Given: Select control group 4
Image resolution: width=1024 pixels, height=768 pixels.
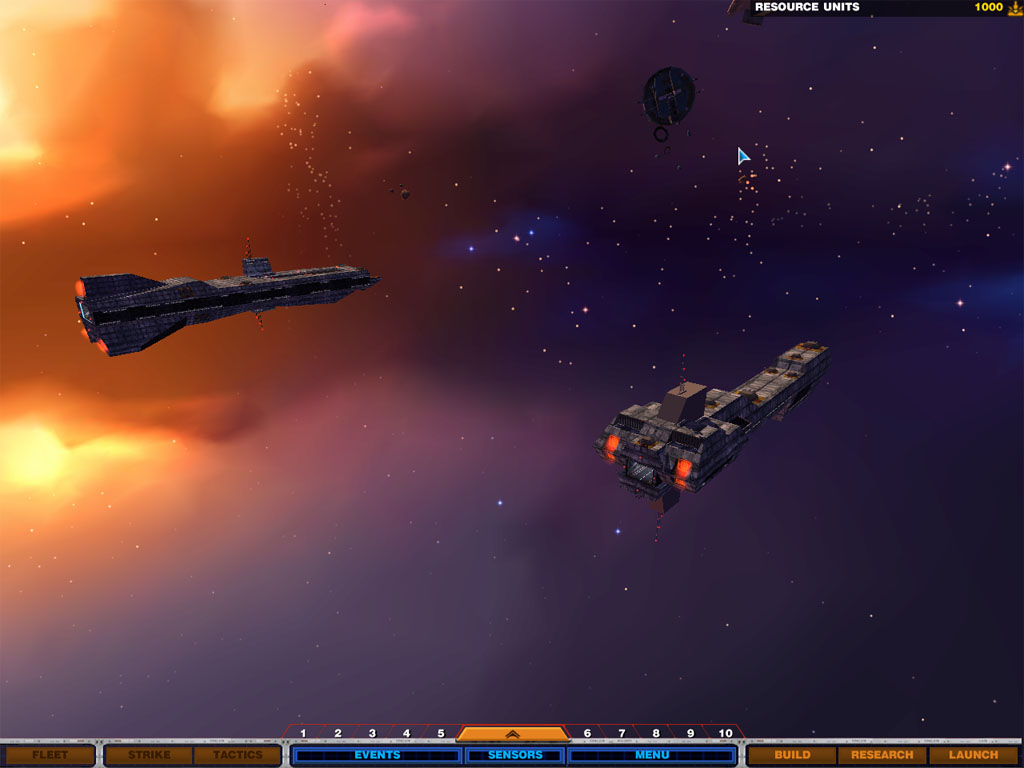Looking at the screenshot, I should click(x=406, y=734).
